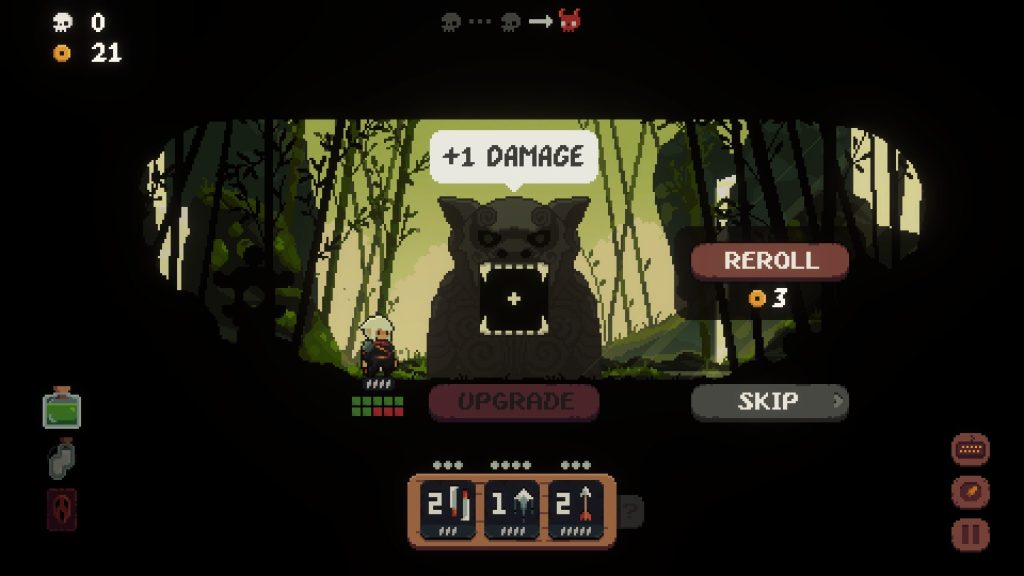
Task: Reroll the shrine upgrade offer
Action: 770,262
